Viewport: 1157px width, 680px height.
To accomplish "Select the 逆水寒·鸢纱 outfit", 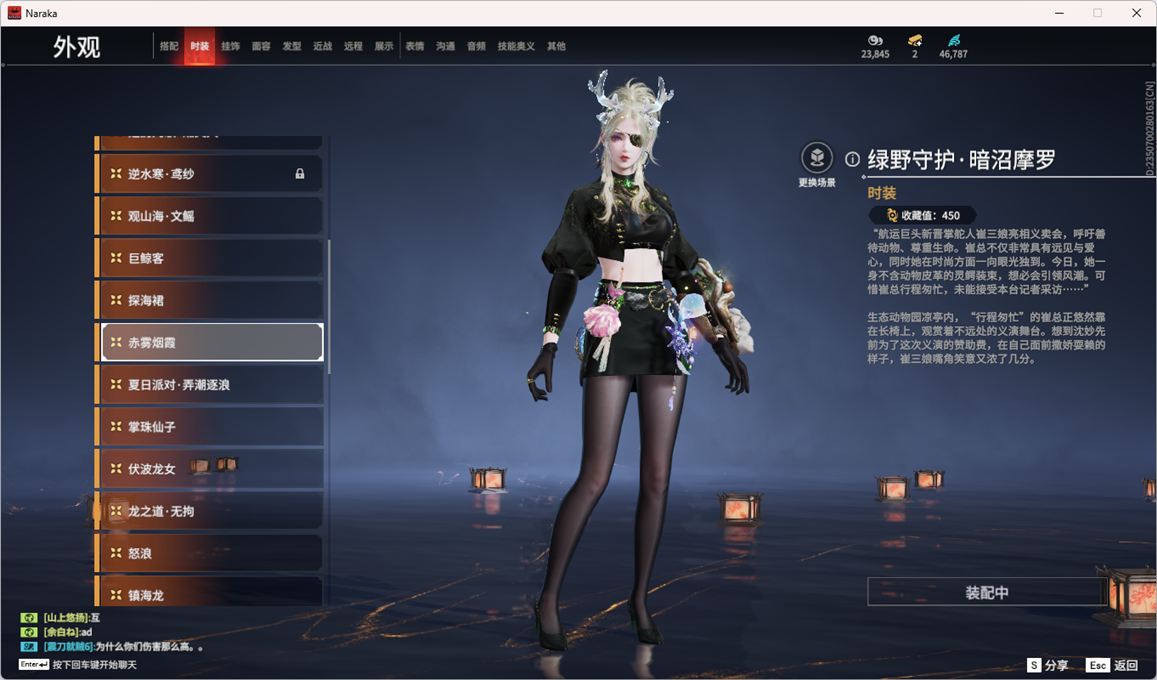I will tap(211, 174).
